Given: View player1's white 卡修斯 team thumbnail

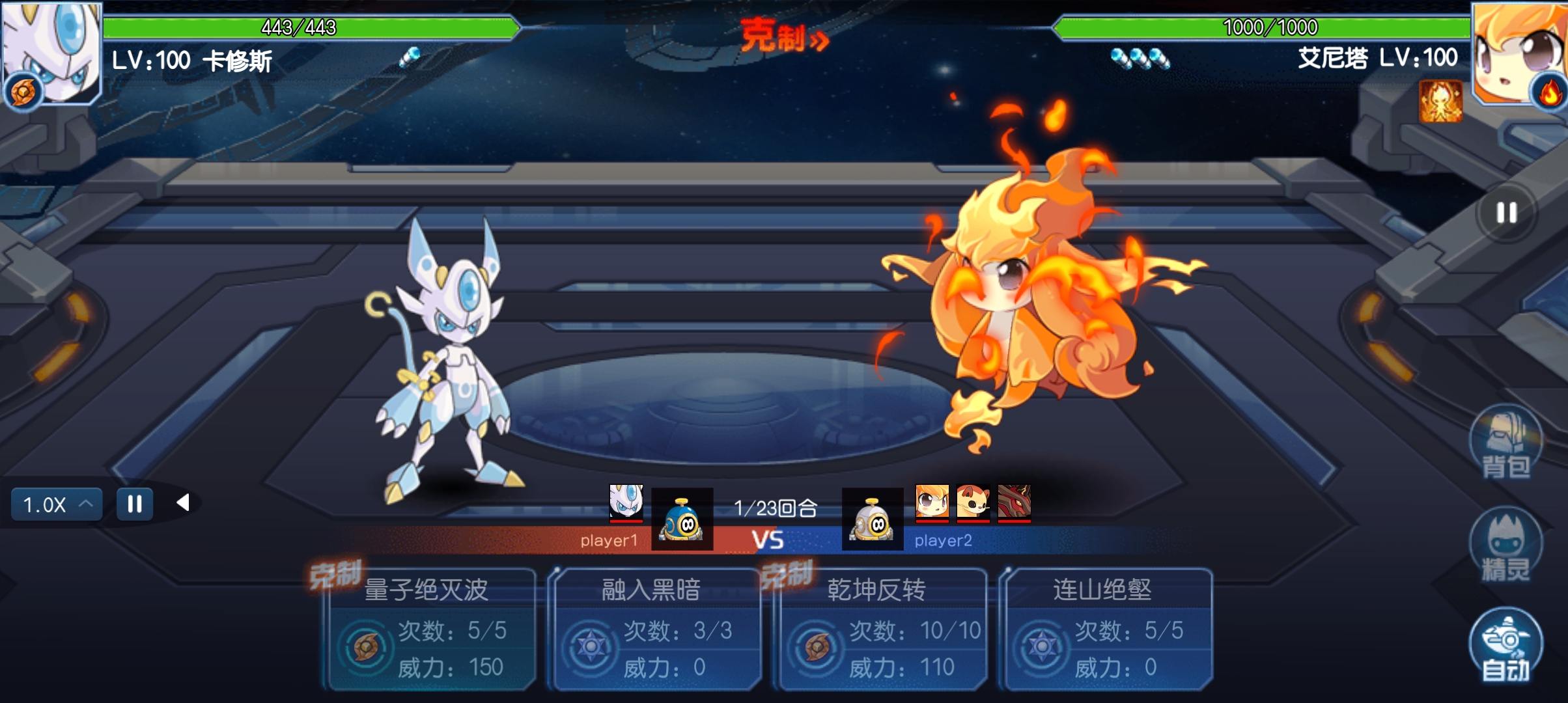Looking at the screenshot, I should (626, 503).
